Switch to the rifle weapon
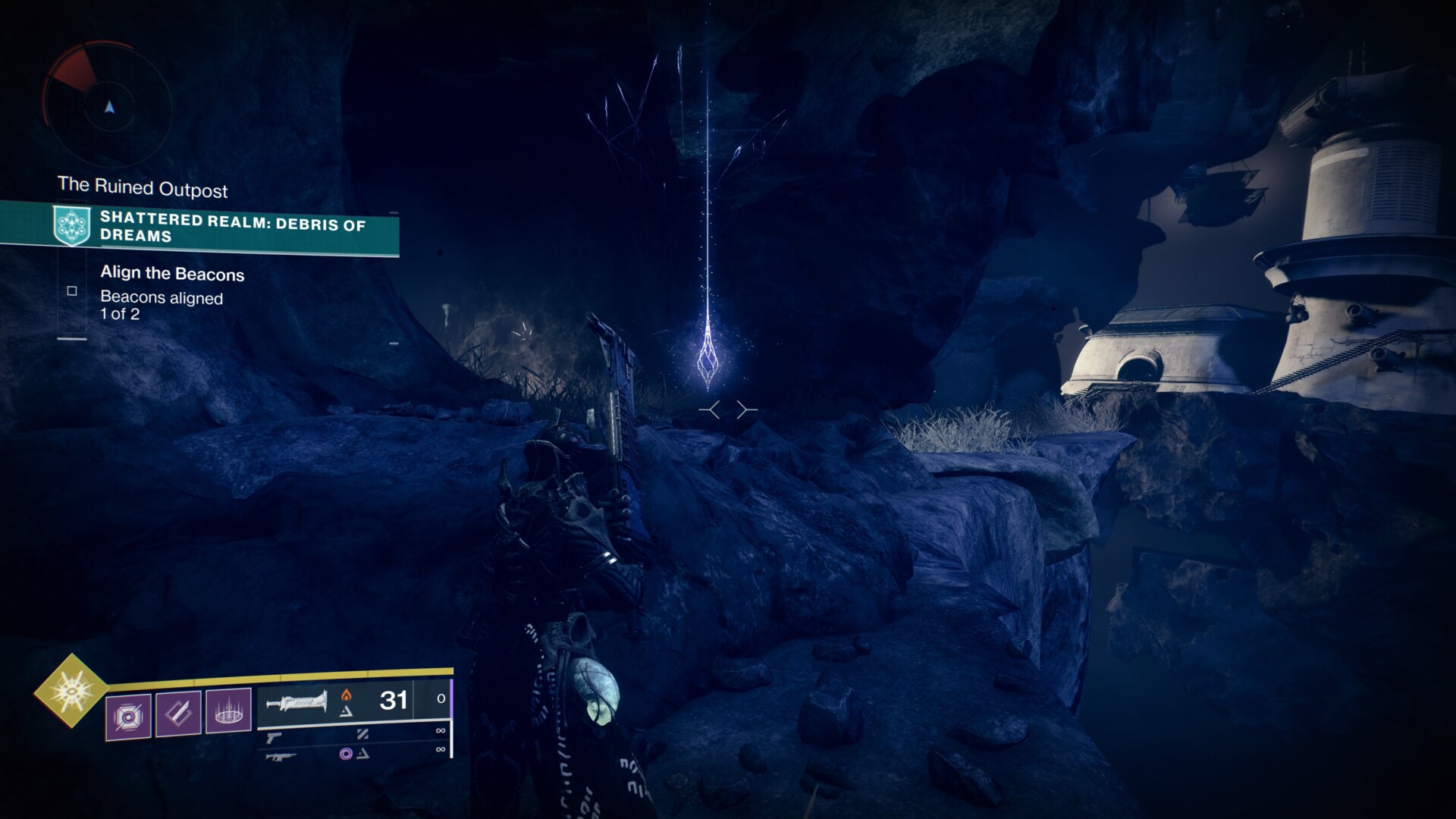 pos(281,755)
